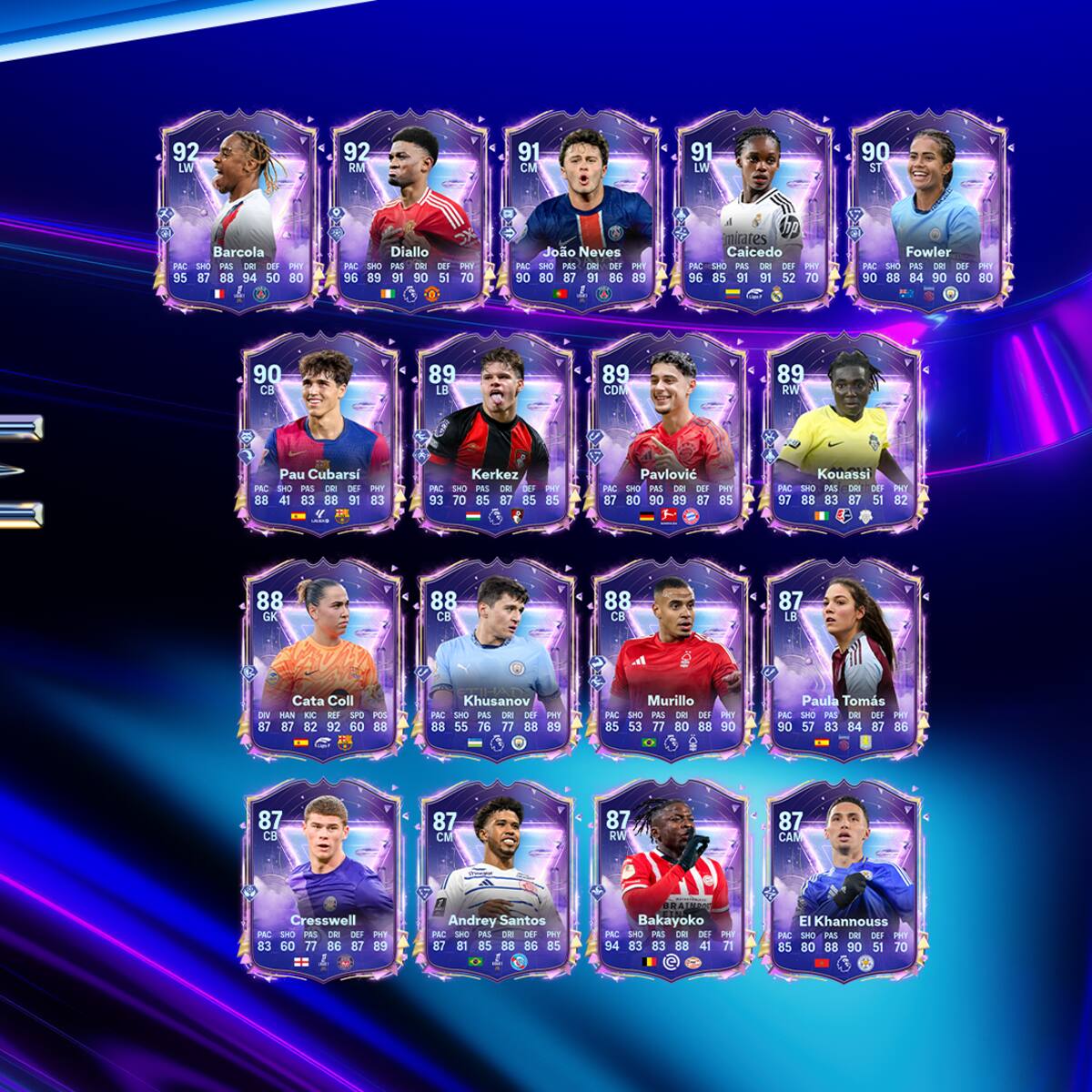
Task: Click the Pavlović 89 CDM card
Action: pos(668,434)
